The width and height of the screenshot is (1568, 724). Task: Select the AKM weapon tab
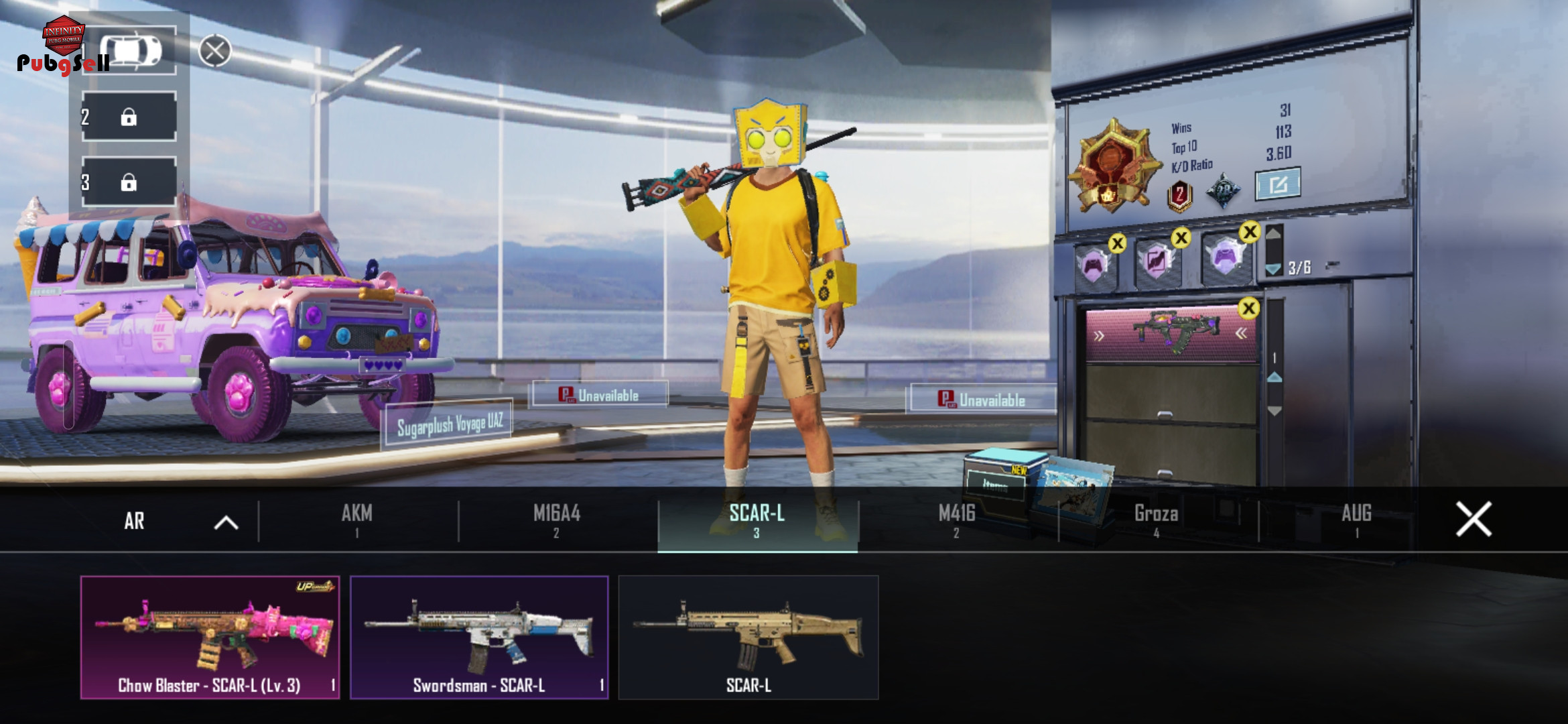point(357,520)
